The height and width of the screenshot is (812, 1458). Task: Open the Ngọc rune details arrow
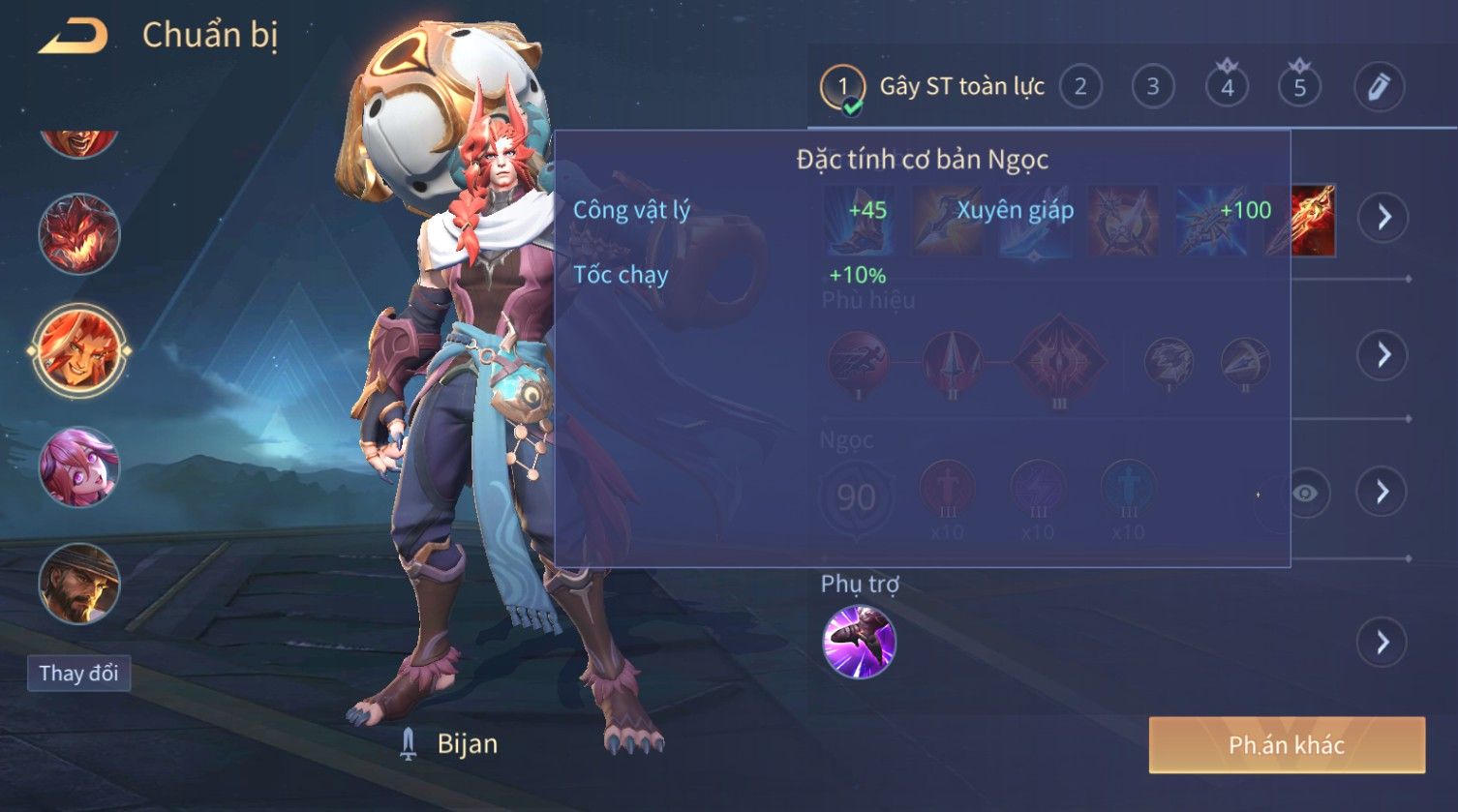coord(1382,493)
